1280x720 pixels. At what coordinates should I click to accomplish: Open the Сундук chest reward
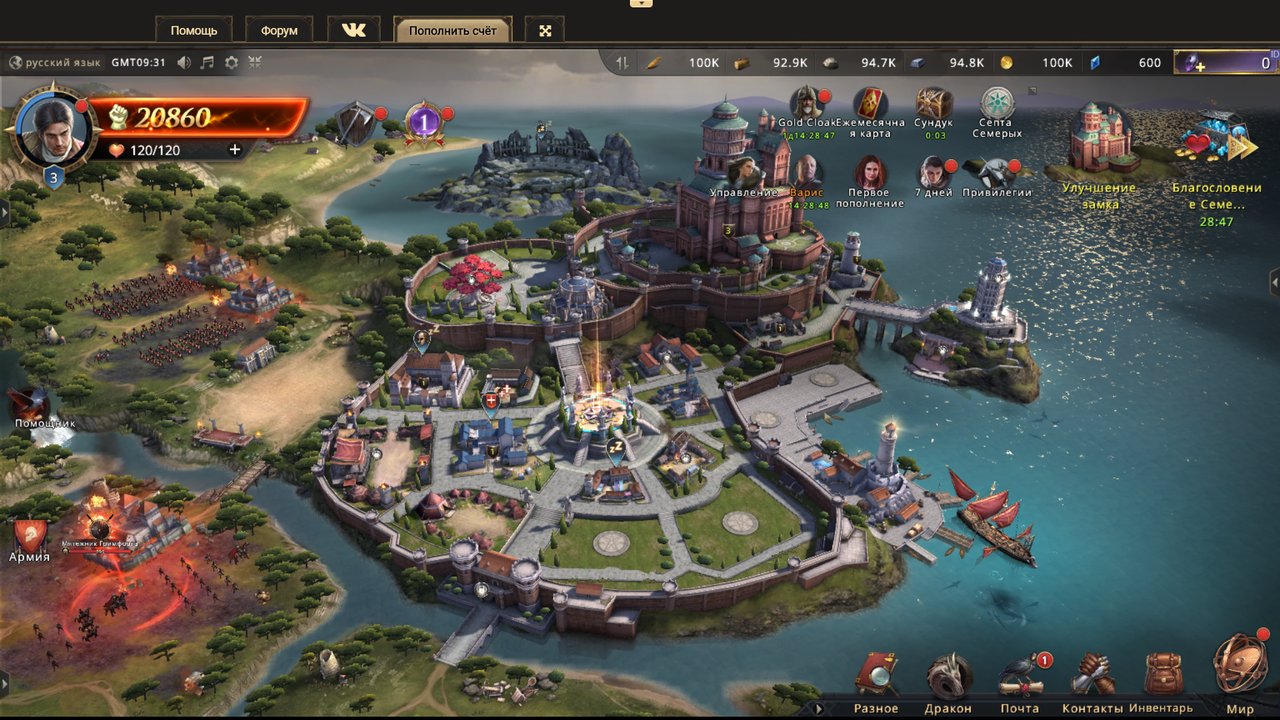pos(934,104)
